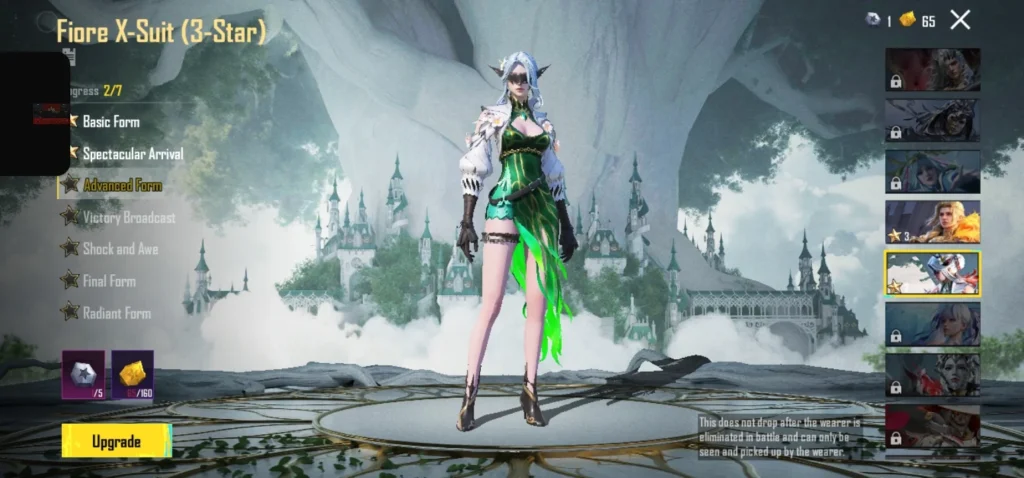
Task: Tap the gold gem material icon
Action: click(132, 374)
